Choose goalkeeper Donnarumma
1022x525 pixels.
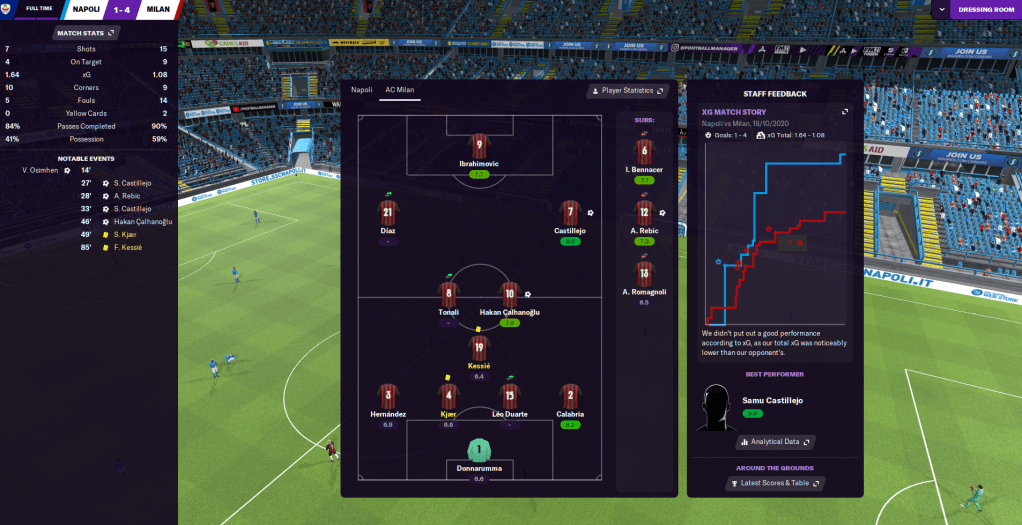point(479,455)
